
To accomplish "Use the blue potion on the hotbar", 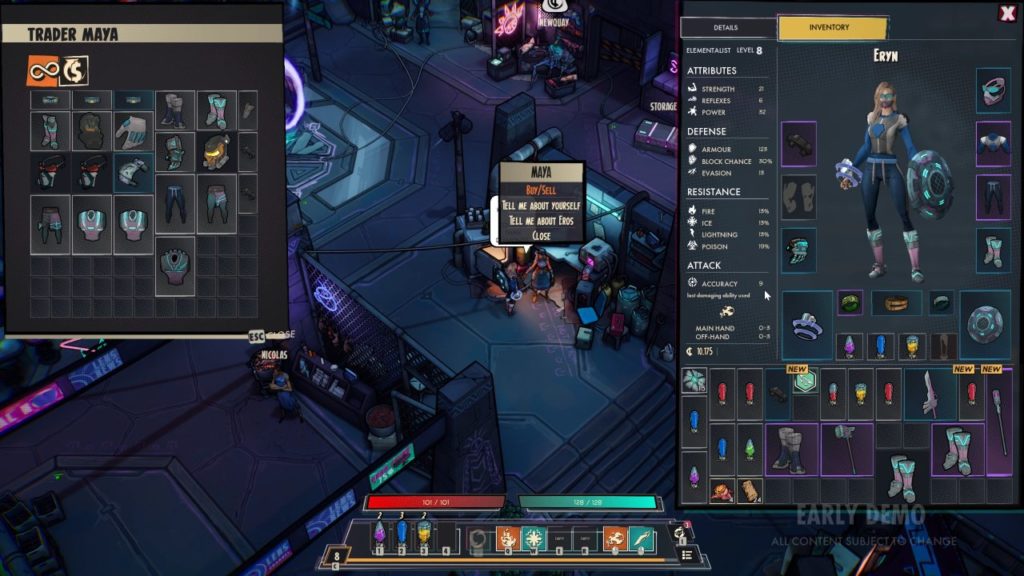I will coord(402,533).
